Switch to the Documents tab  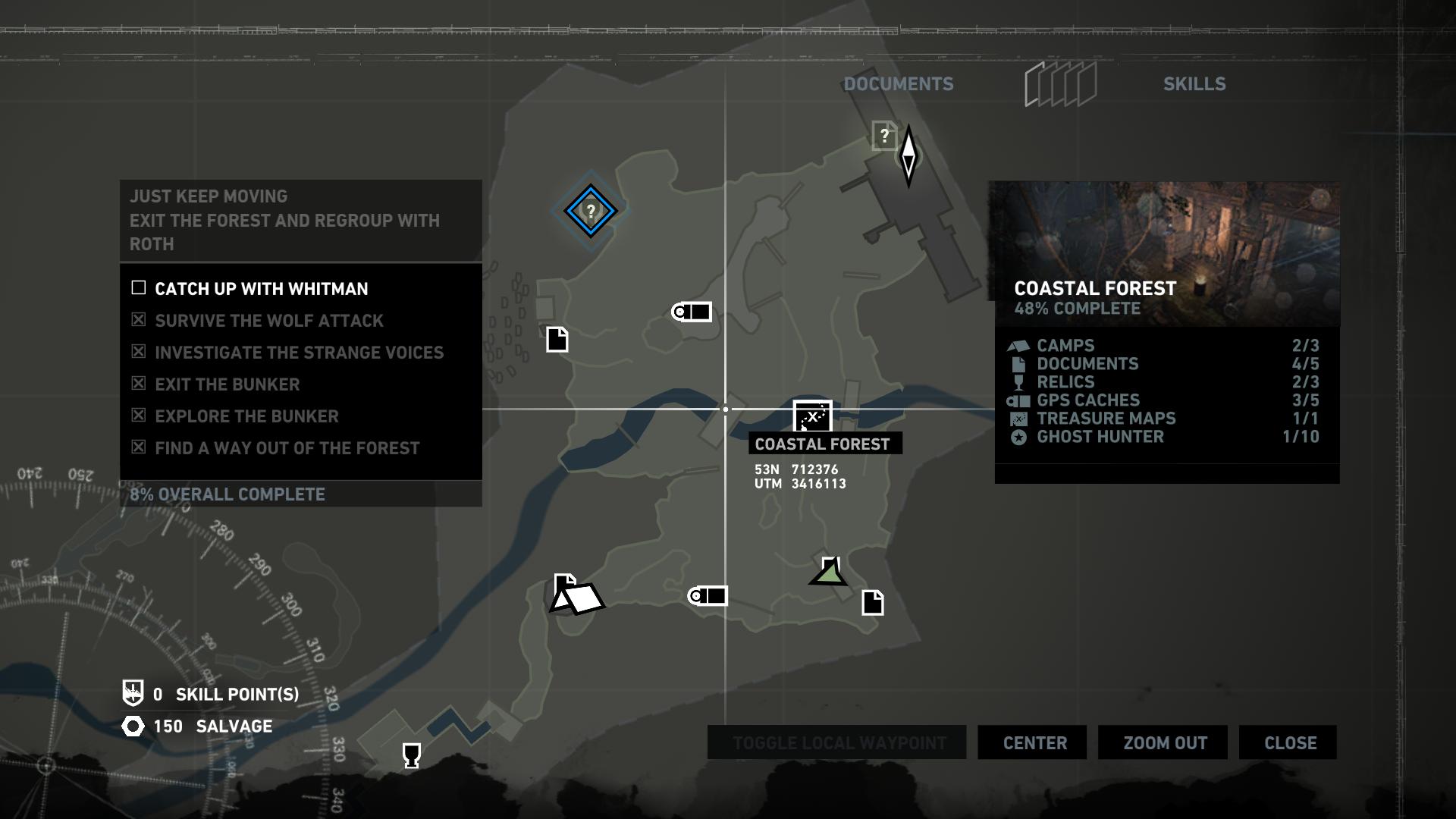(x=899, y=84)
